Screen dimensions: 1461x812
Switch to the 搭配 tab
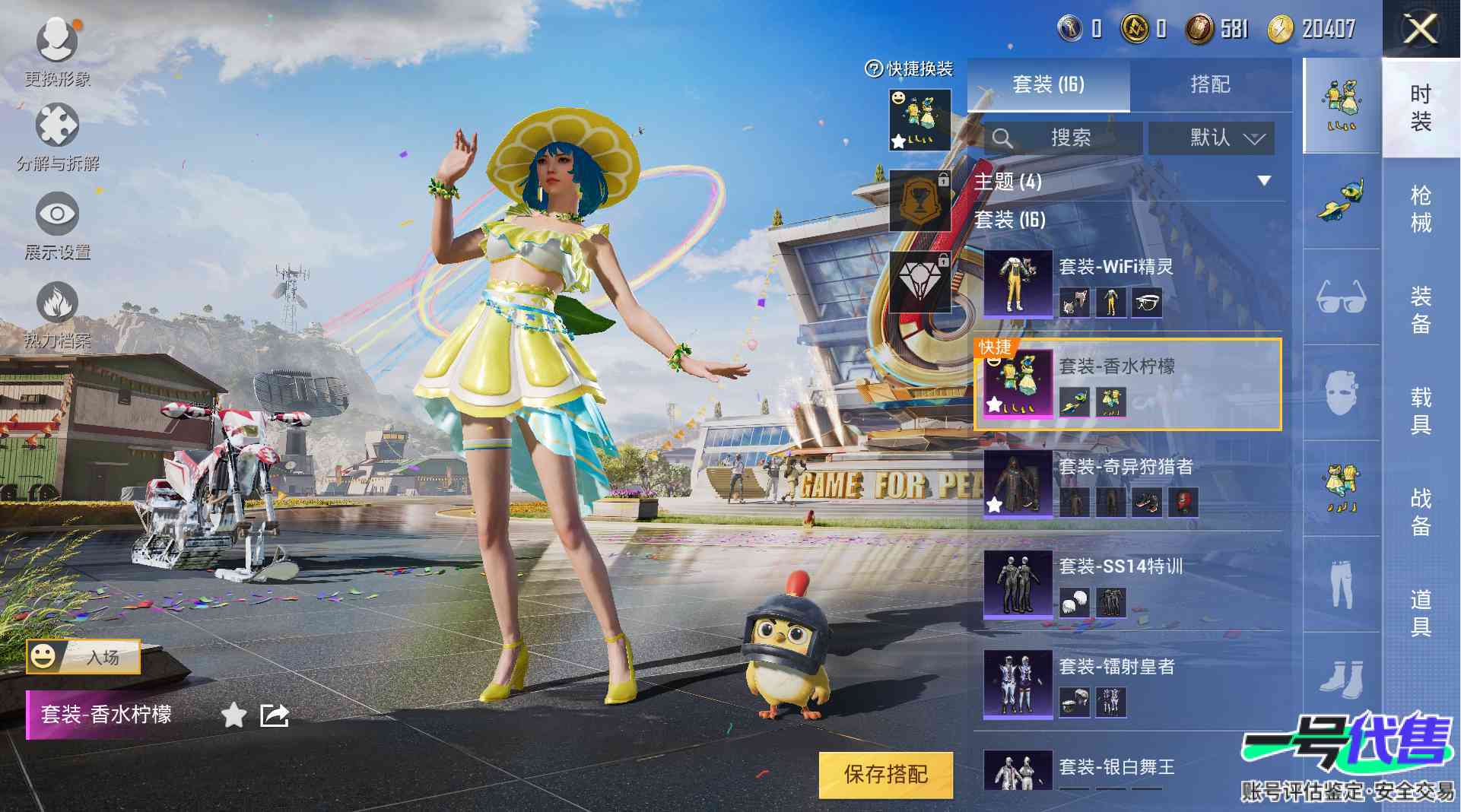coord(1210,84)
